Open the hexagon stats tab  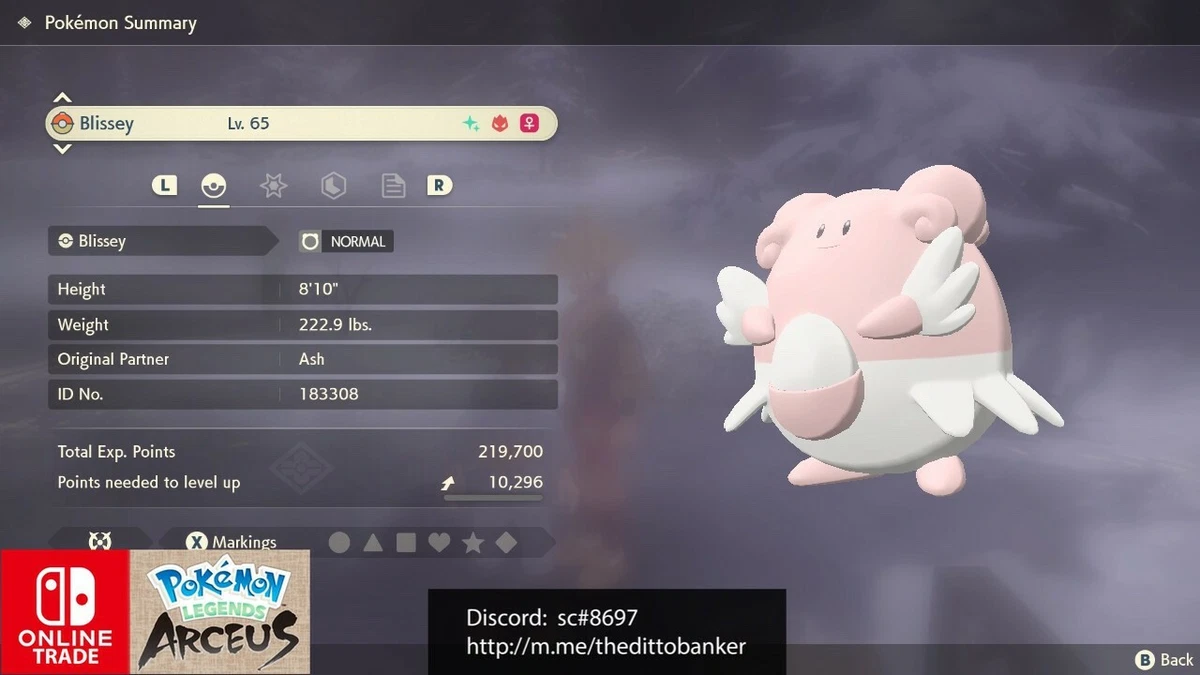point(333,185)
